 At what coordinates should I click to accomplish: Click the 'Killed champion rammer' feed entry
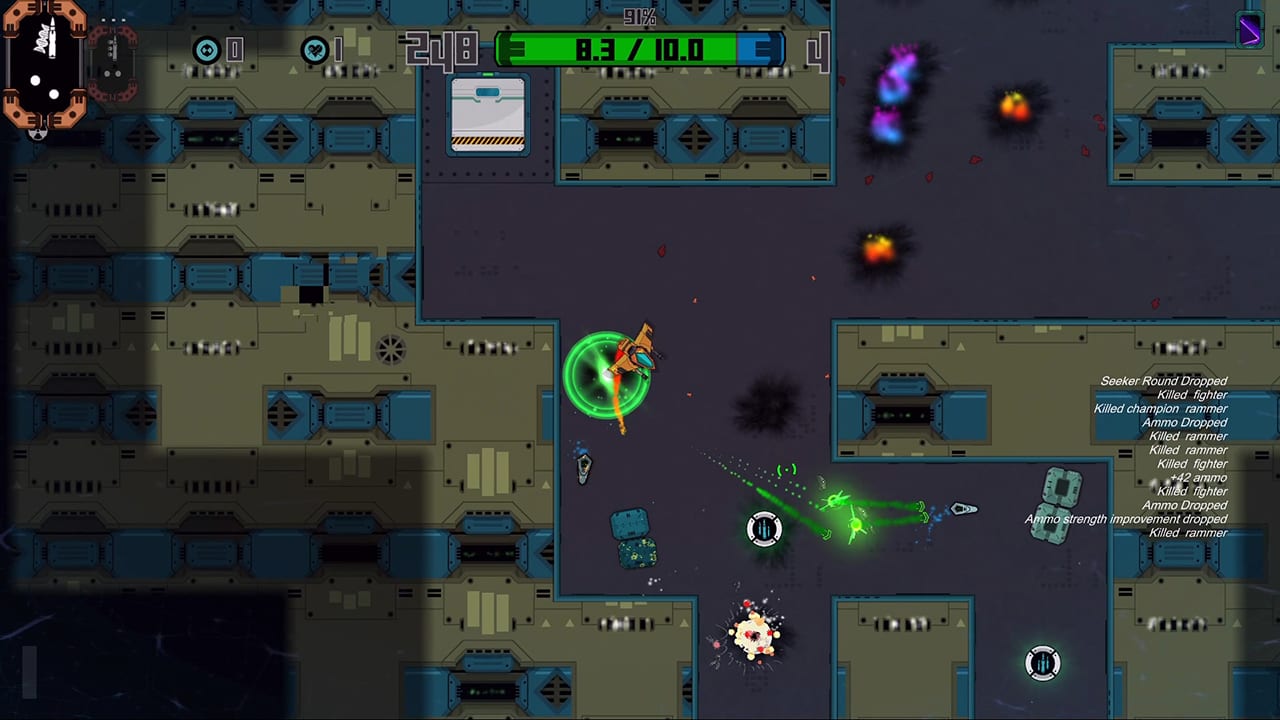point(1160,408)
